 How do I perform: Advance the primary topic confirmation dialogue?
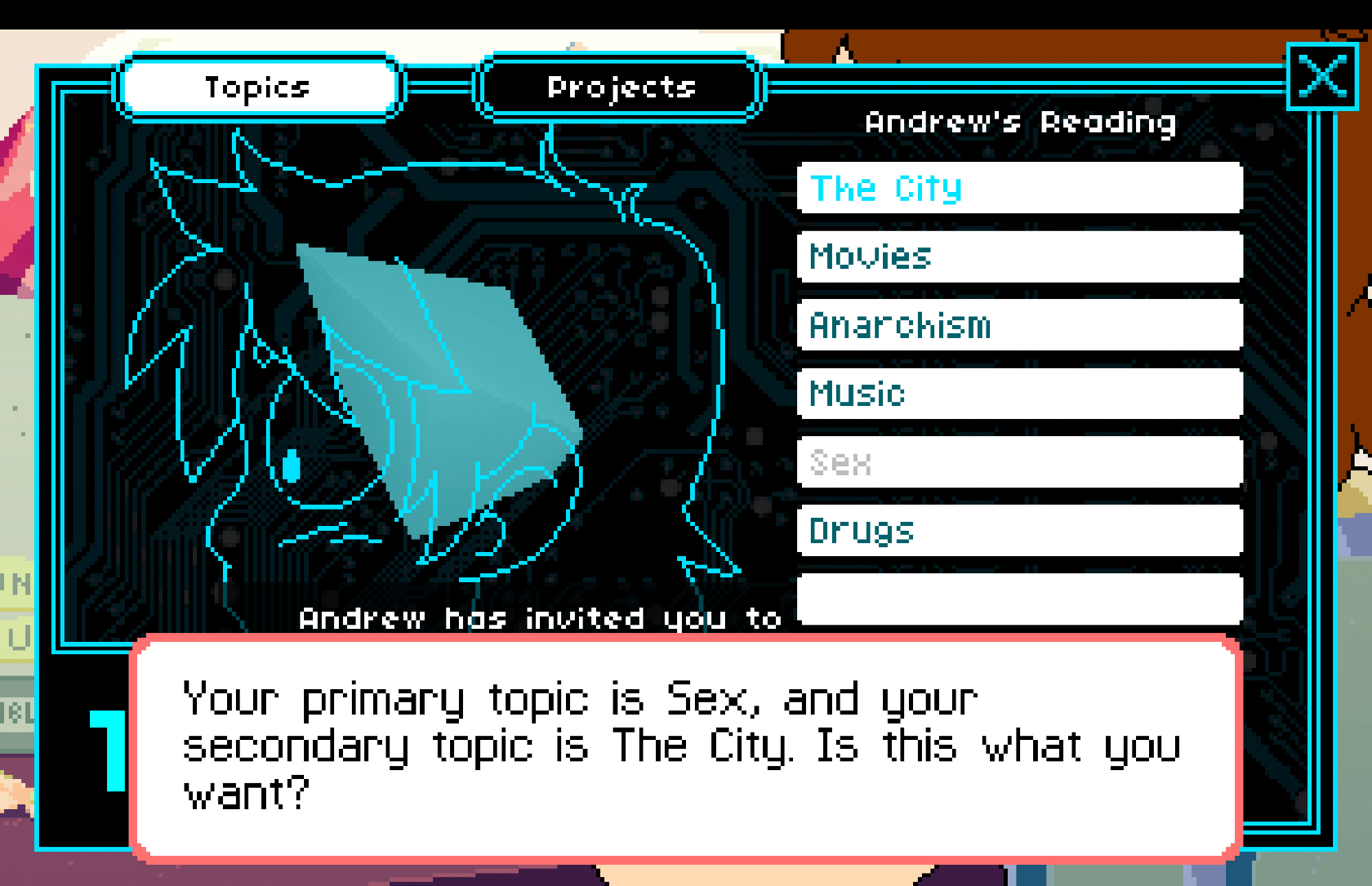click(x=686, y=746)
